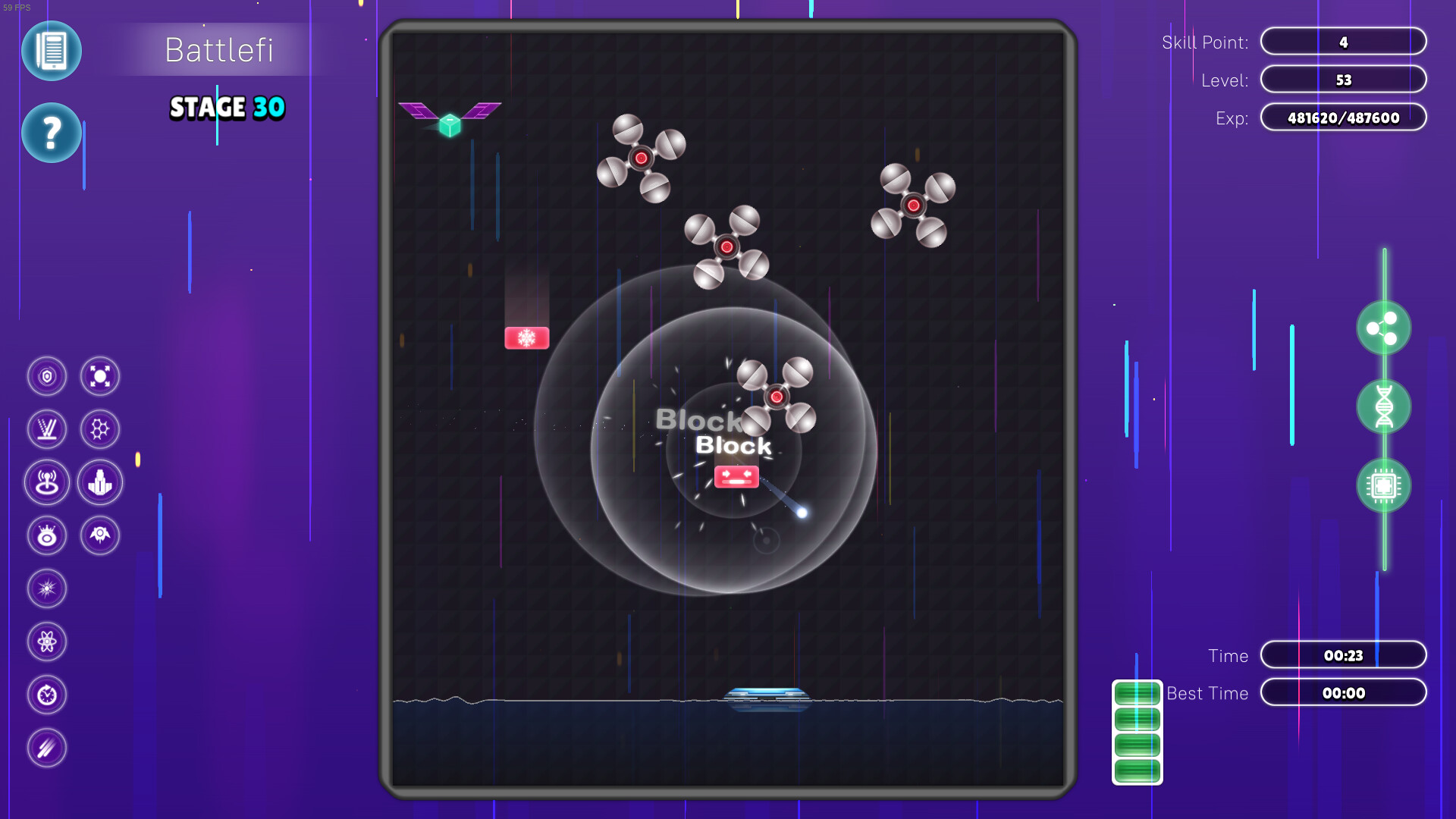Select the speed streak skill
This screenshot has height=819, width=1456.
pos(47,748)
